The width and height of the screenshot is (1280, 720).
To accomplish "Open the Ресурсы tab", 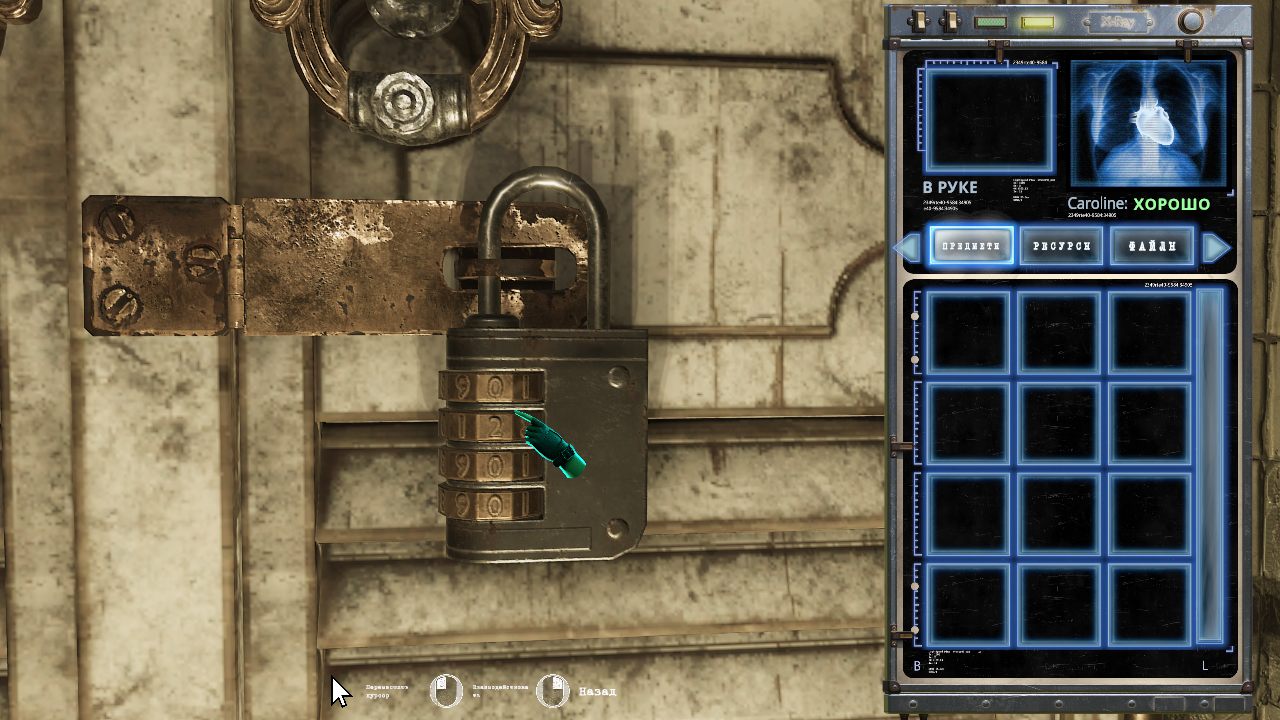I will [x=1061, y=246].
